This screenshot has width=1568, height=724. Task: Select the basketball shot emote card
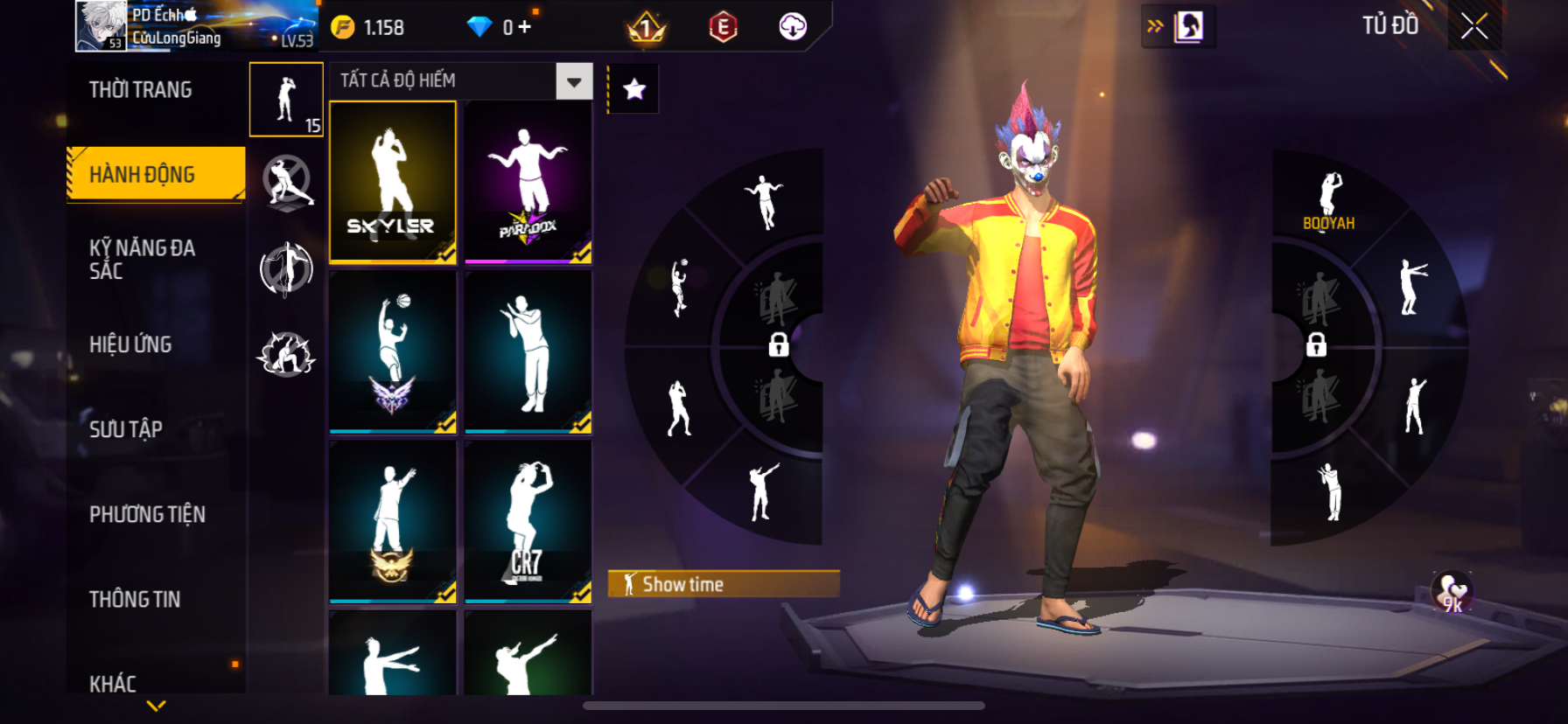tap(393, 352)
